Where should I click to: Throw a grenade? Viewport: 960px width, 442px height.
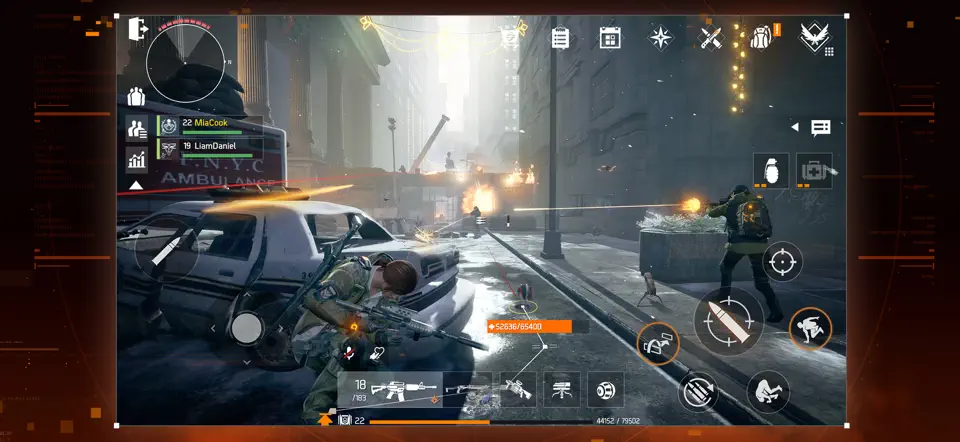[771, 170]
